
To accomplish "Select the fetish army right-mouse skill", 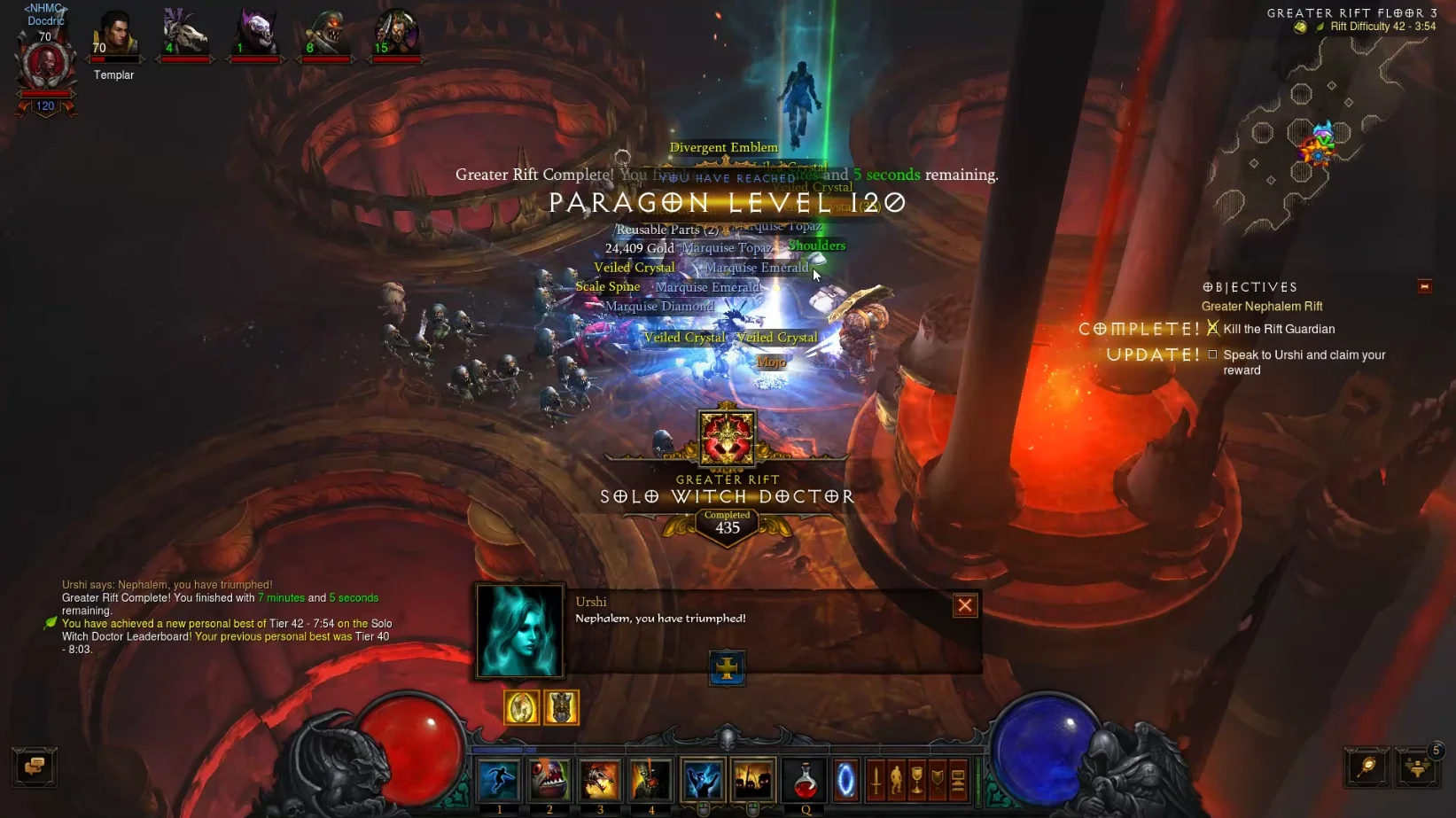I will click(x=753, y=780).
